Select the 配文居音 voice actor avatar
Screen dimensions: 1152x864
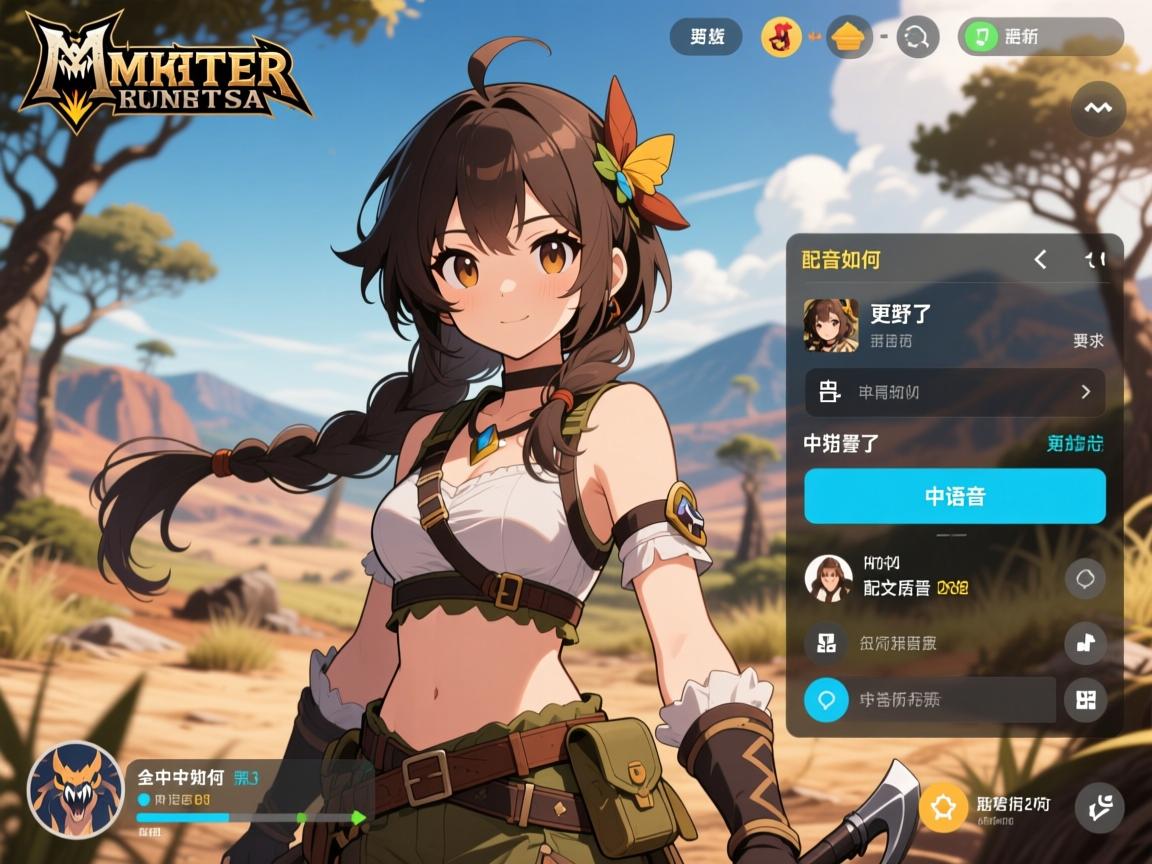coord(829,578)
